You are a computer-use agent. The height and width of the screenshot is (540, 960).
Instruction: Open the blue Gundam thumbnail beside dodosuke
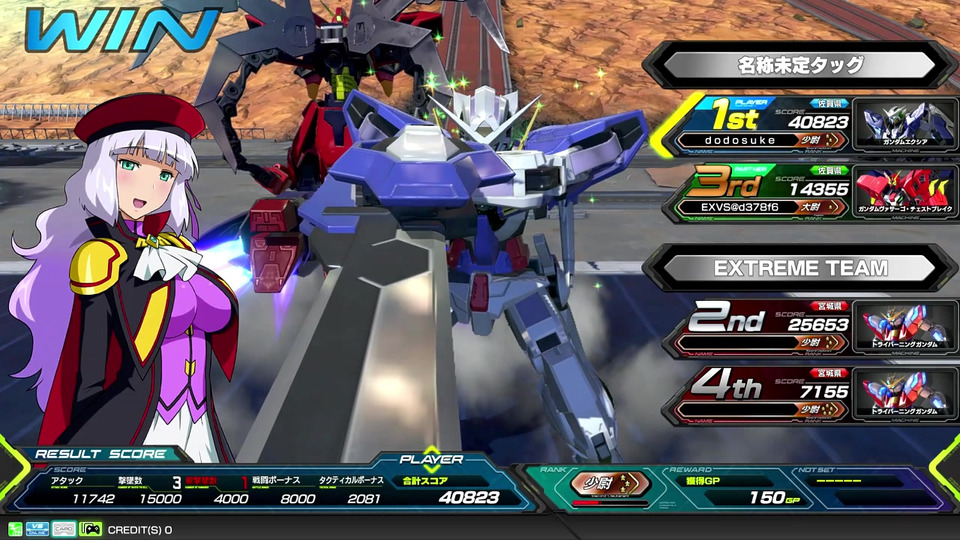coord(905,125)
